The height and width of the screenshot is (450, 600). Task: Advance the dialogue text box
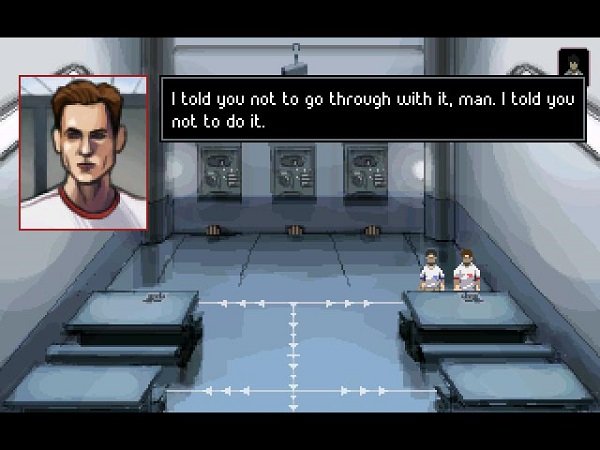click(371, 109)
